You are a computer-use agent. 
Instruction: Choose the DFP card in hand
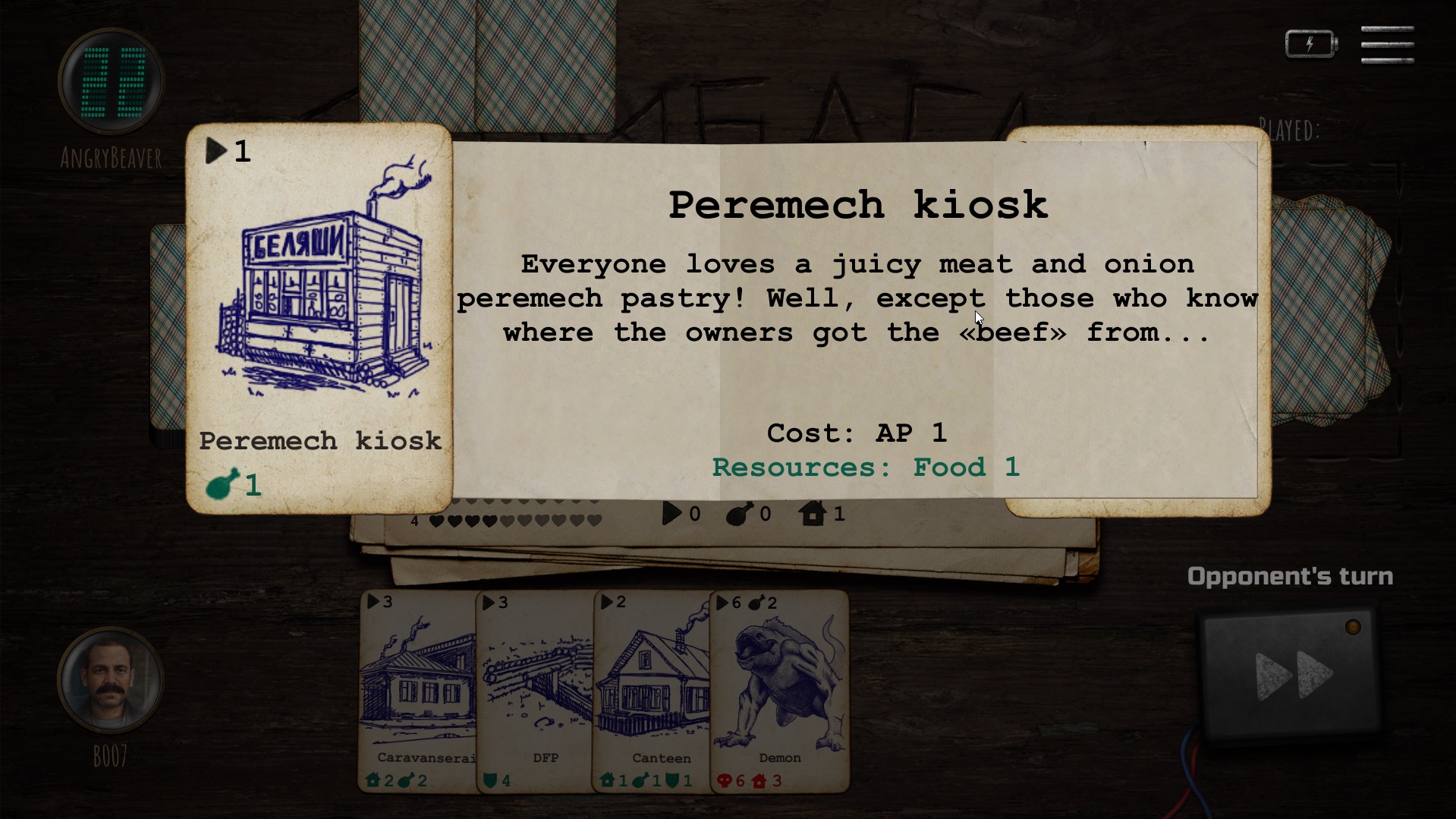pos(536,691)
